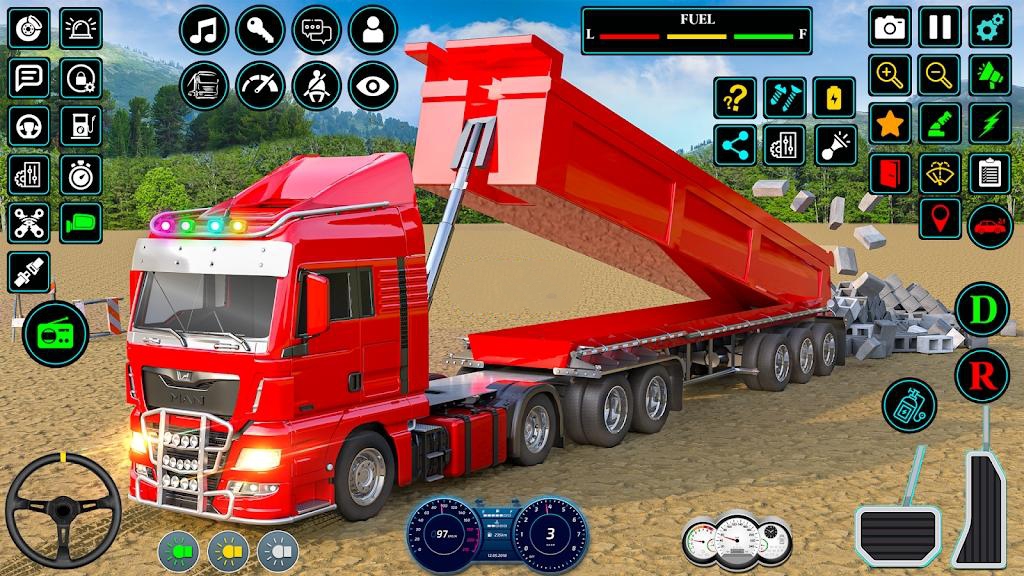The height and width of the screenshot is (576, 1024).
Task: Click the share icon
Action: 735,146
